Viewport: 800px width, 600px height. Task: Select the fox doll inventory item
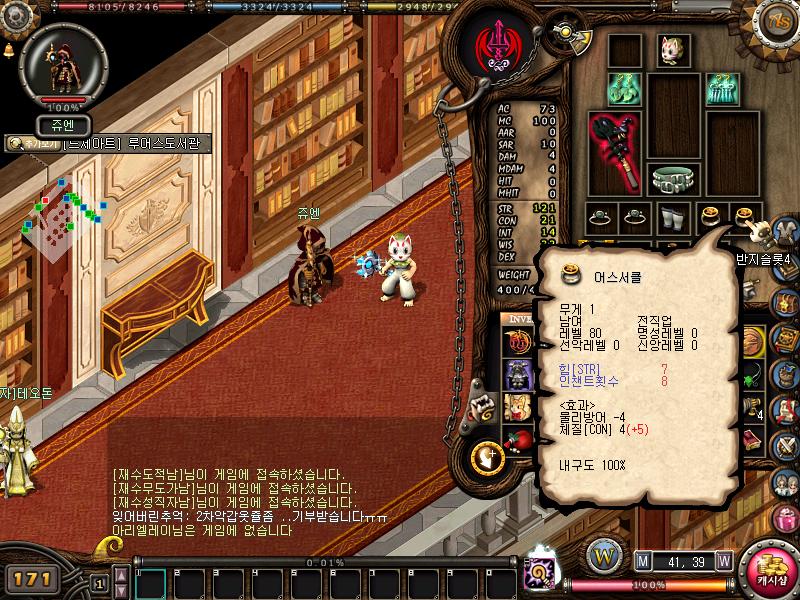517,406
